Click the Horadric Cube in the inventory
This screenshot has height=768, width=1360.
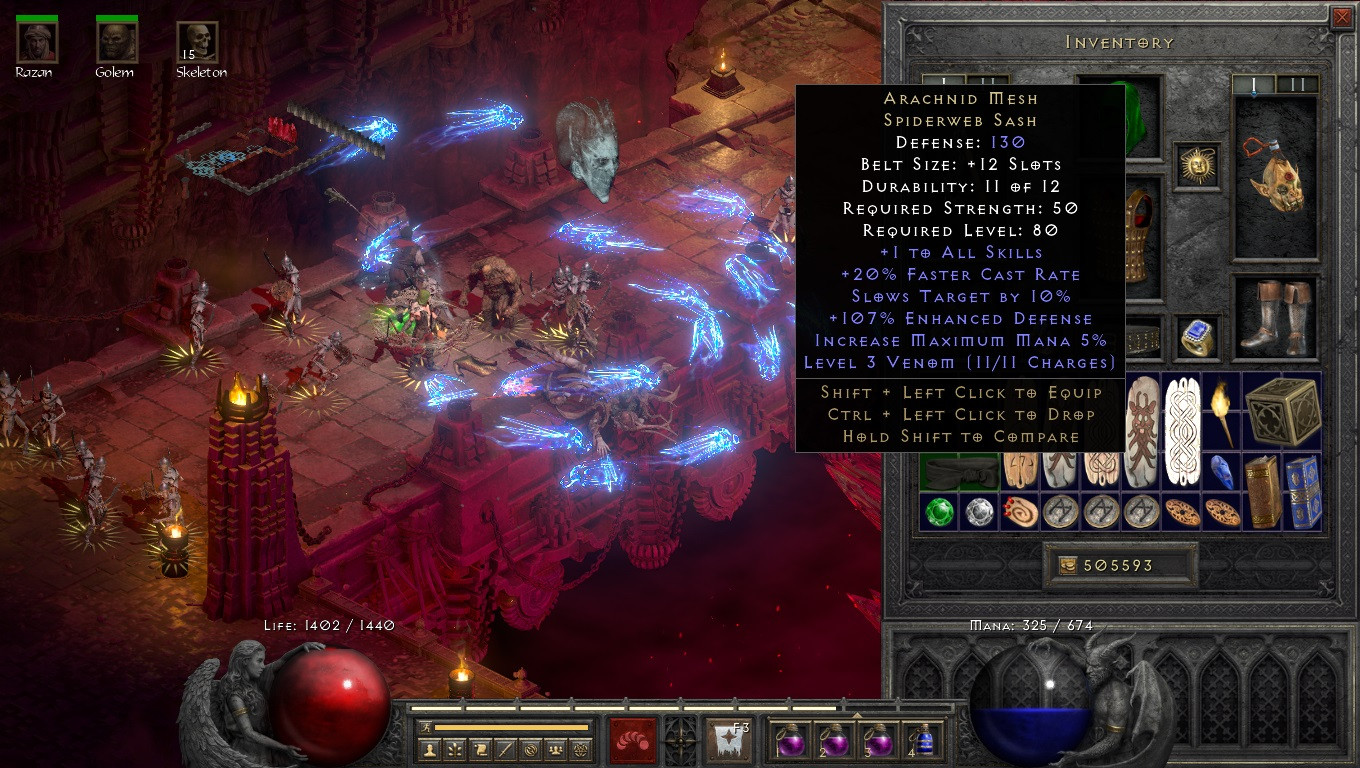1280,411
